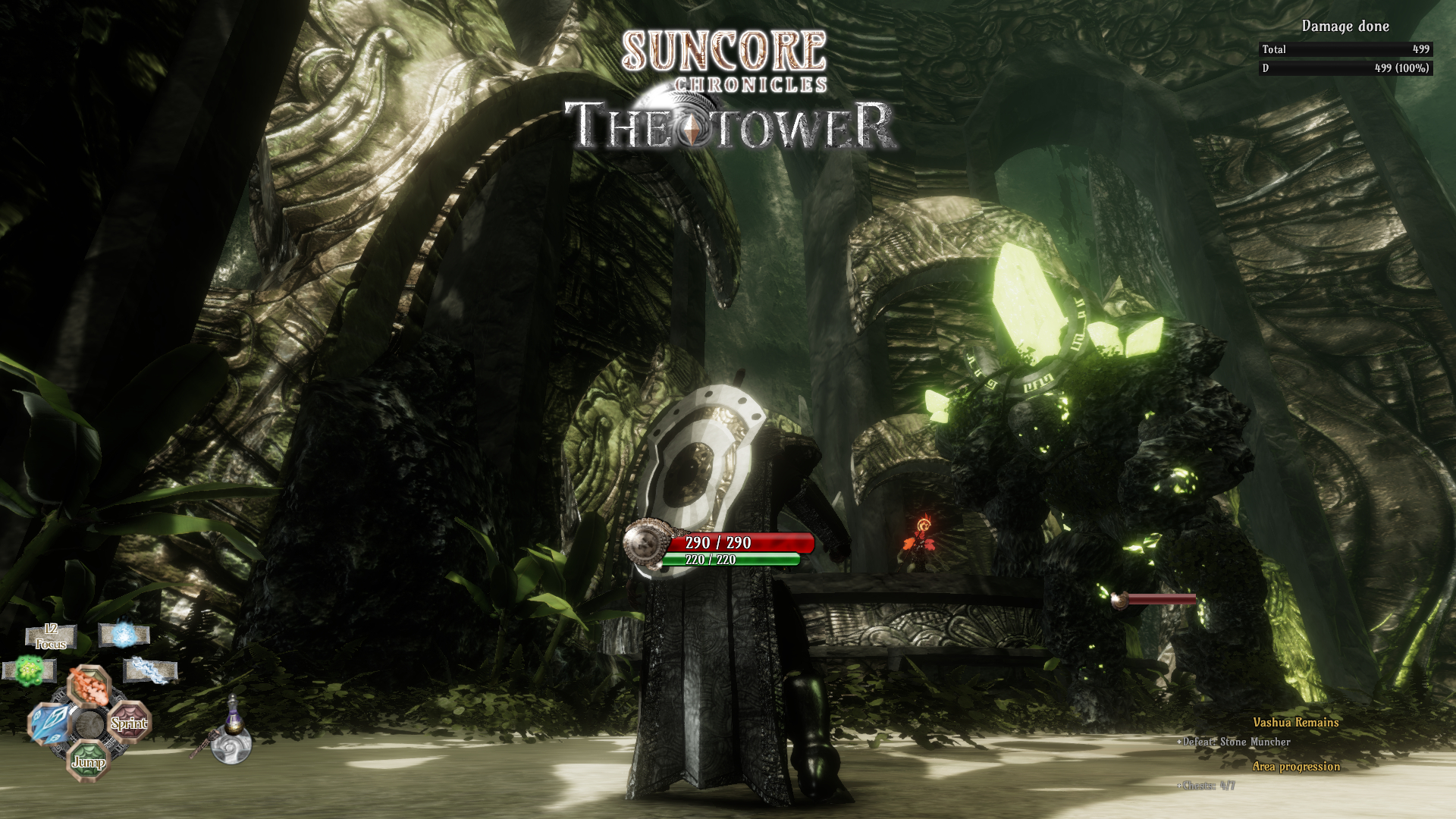Toggle the L2 Focus ability
The image size is (1456, 819).
51,637
